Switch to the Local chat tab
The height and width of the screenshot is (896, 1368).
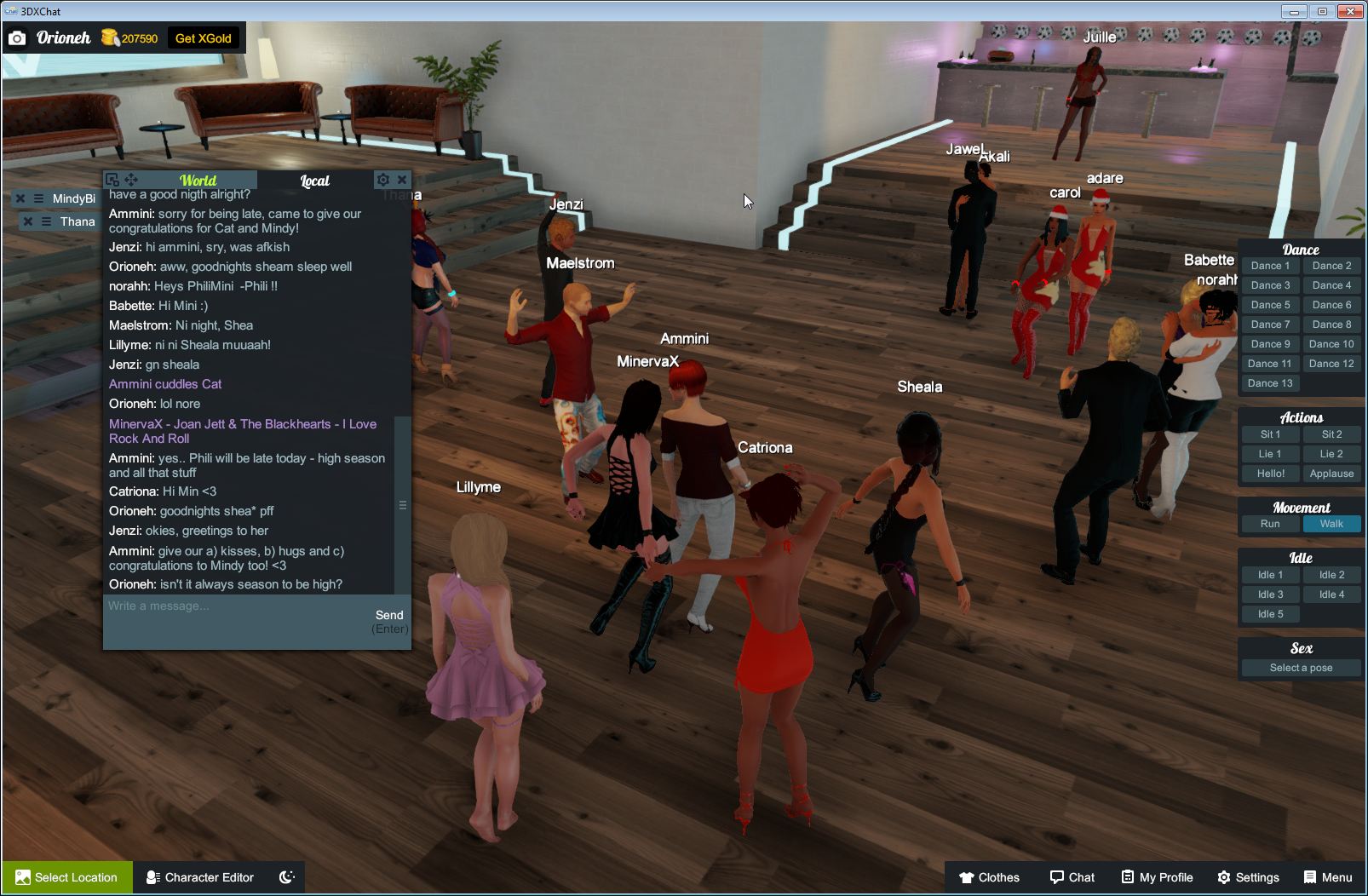point(314,180)
